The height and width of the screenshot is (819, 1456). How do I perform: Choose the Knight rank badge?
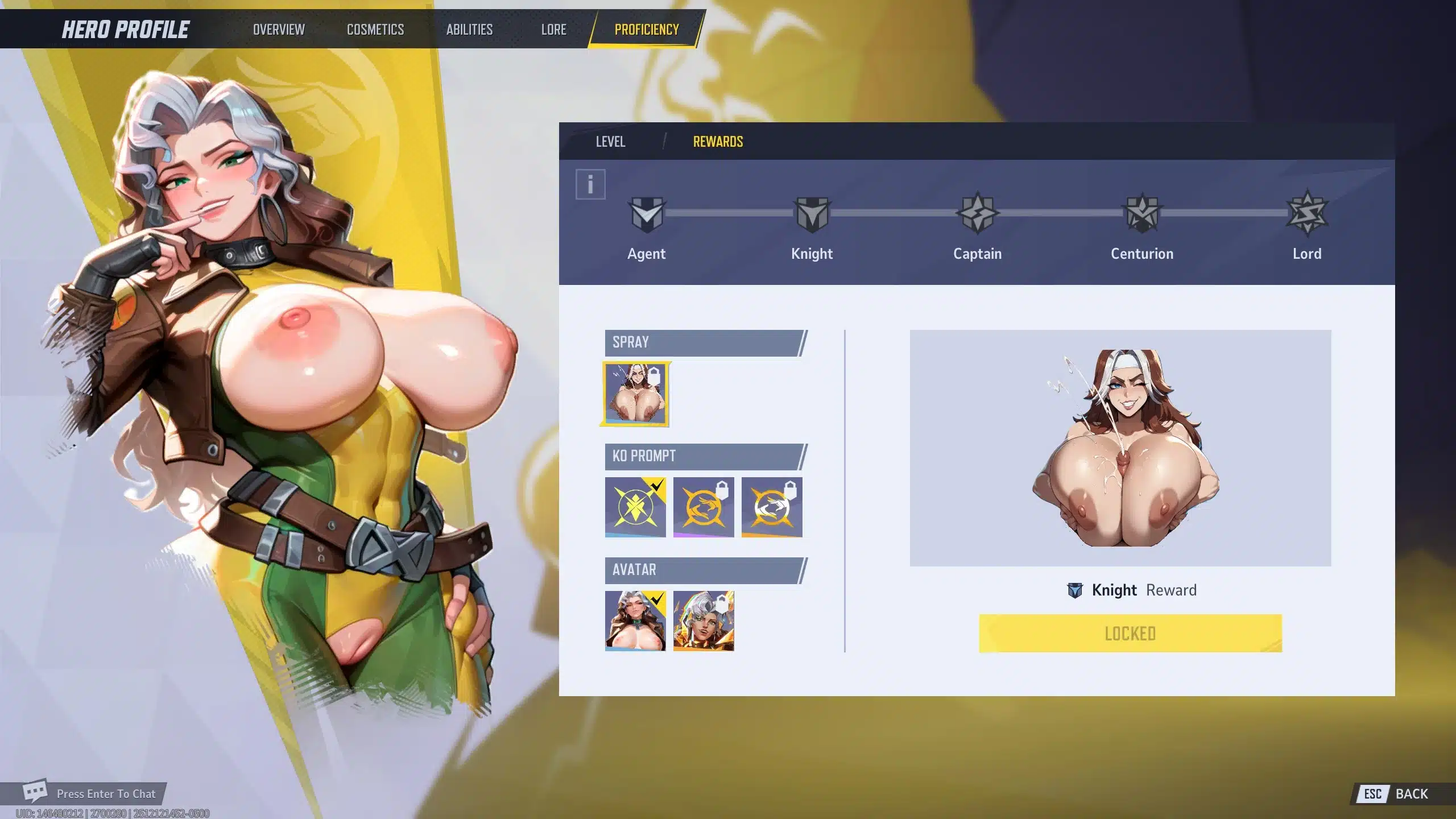click(x=812, y=214)
